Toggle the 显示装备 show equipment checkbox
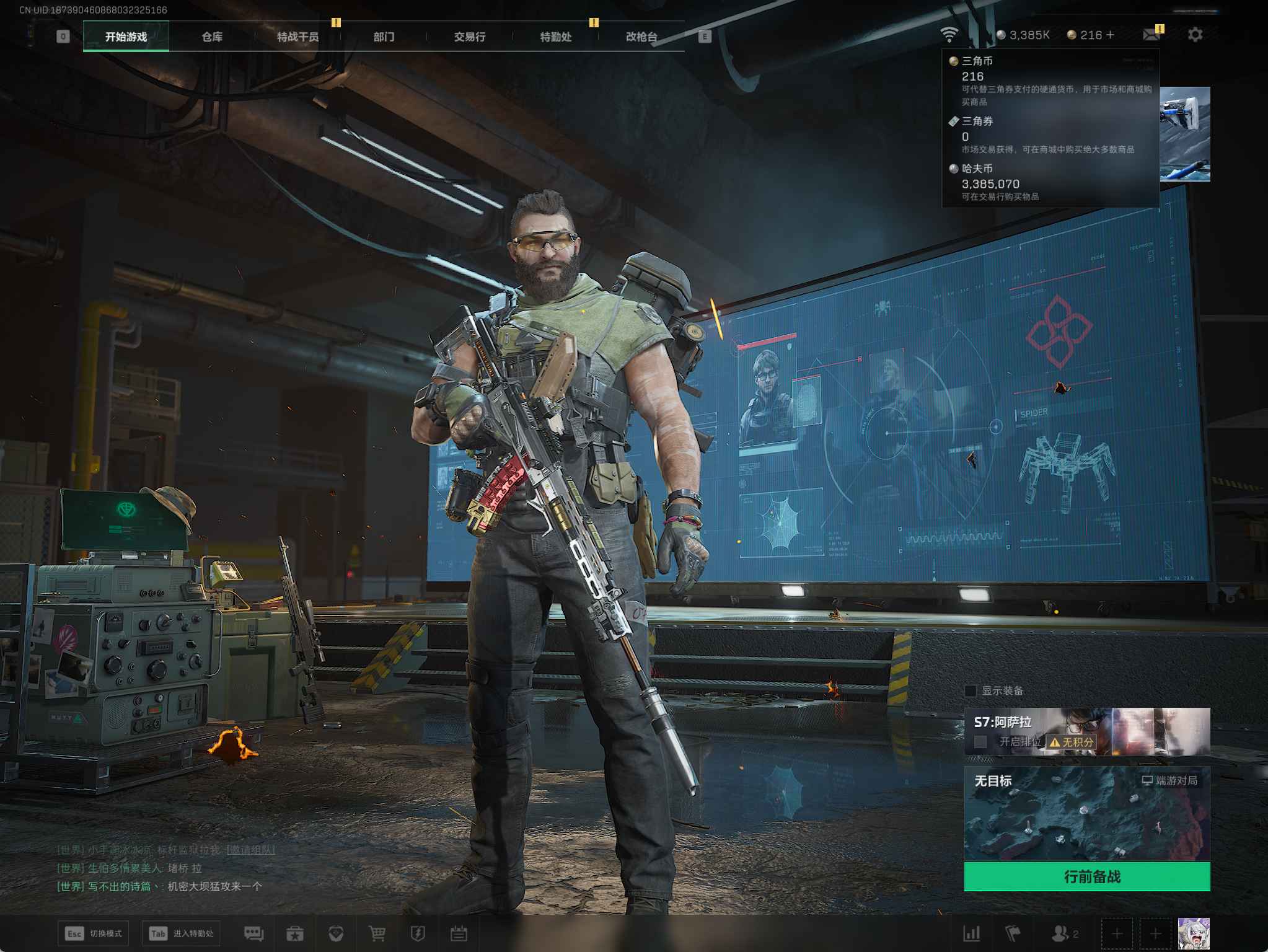 971,690
